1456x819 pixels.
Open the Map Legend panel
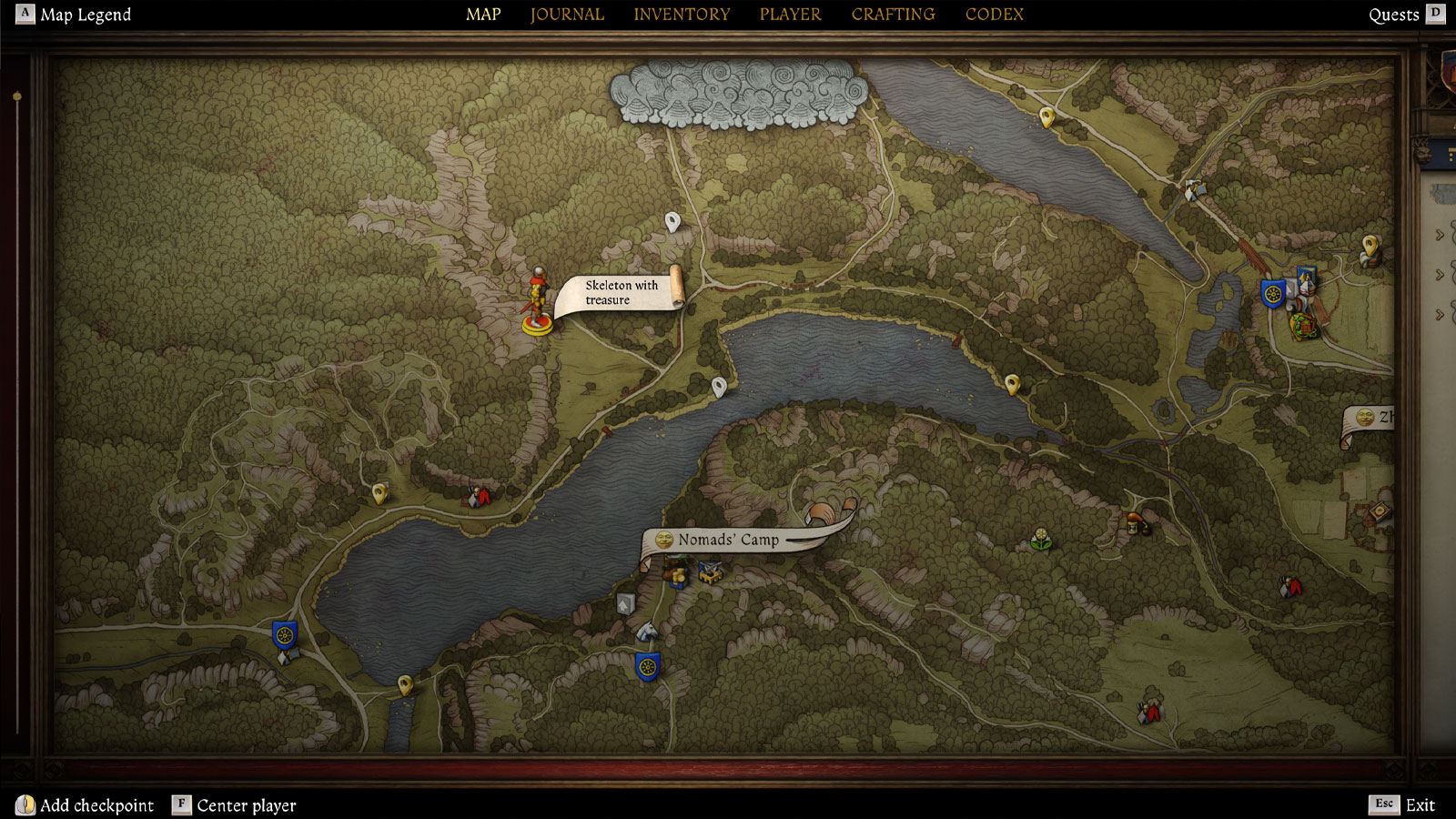pos(86,15)
